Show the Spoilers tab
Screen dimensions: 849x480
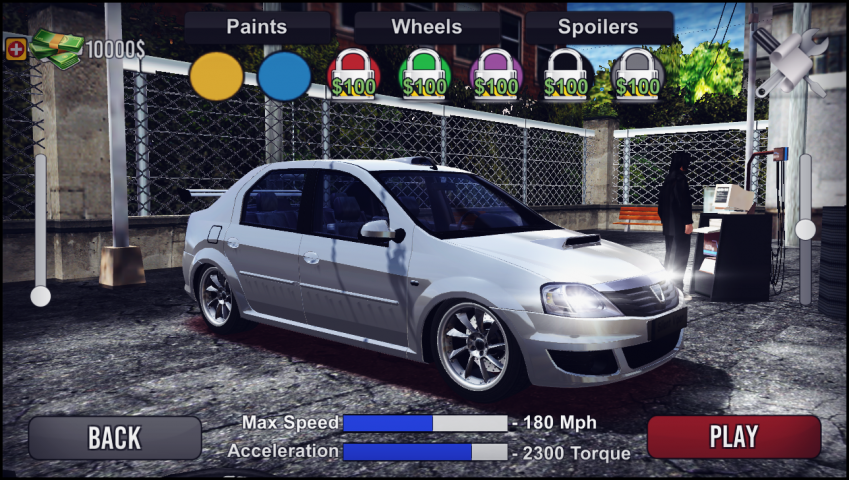pyautogui.click(x=598, y=27)
